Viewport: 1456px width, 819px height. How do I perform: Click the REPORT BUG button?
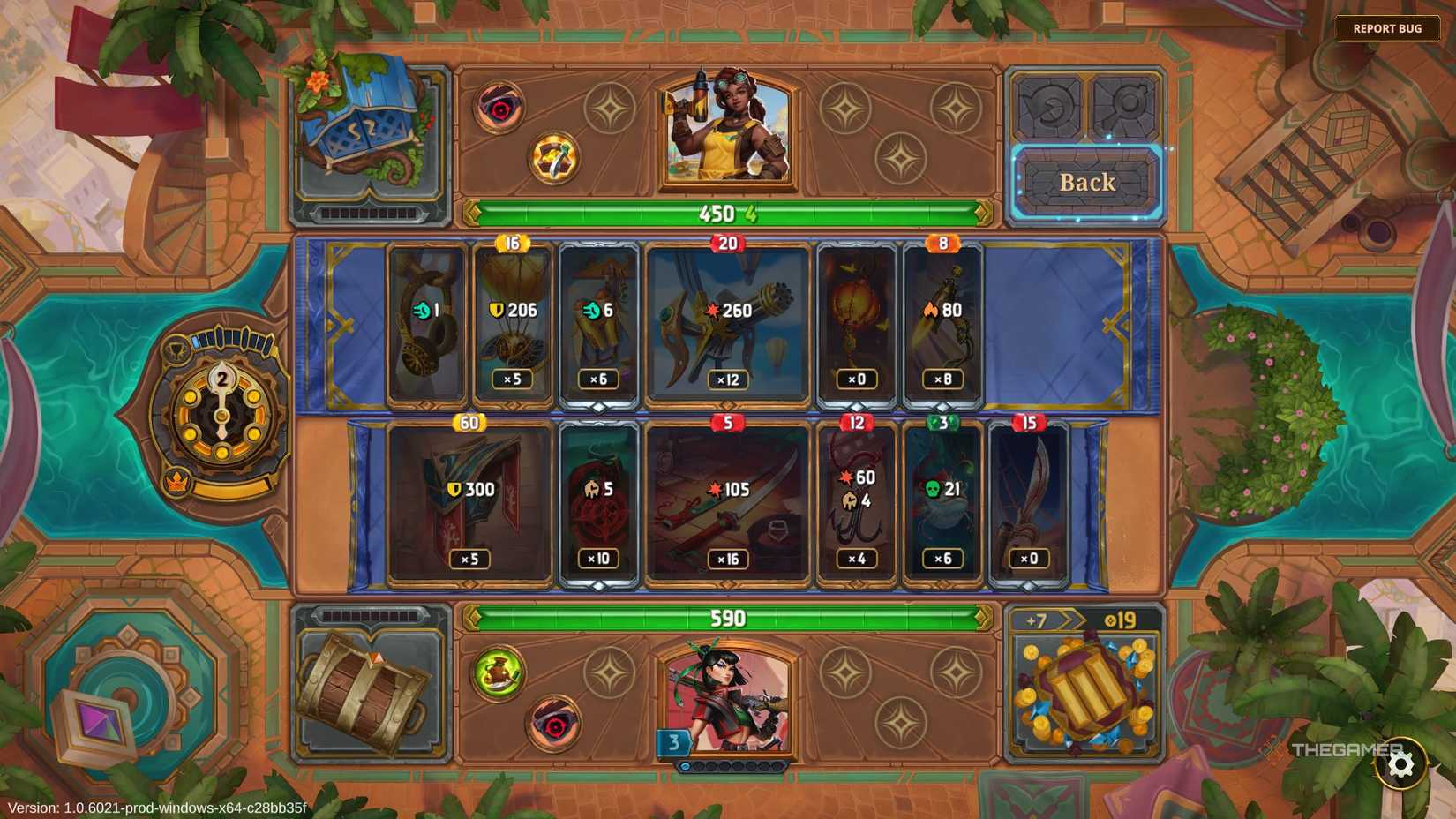1387,27
